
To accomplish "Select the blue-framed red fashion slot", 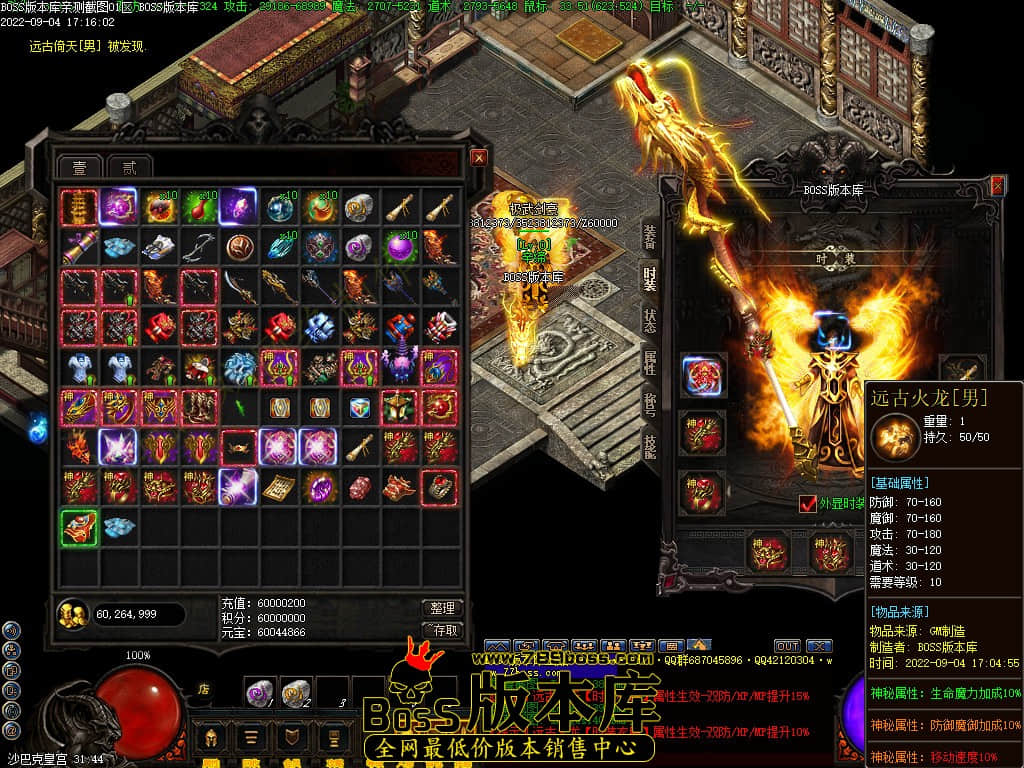I will 702,373.
